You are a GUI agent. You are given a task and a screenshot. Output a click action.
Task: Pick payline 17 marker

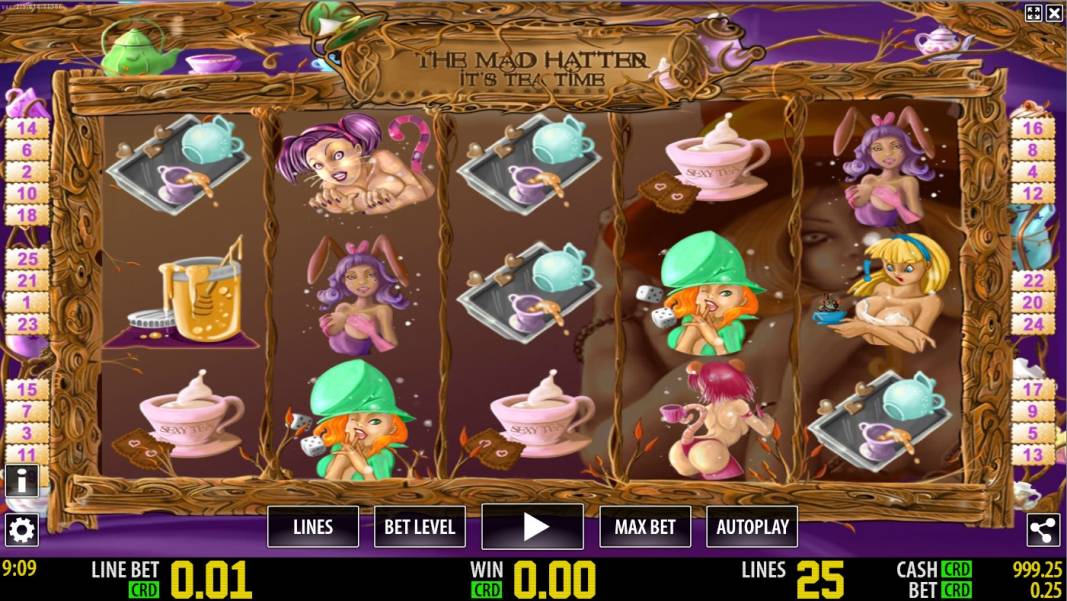1033,389
